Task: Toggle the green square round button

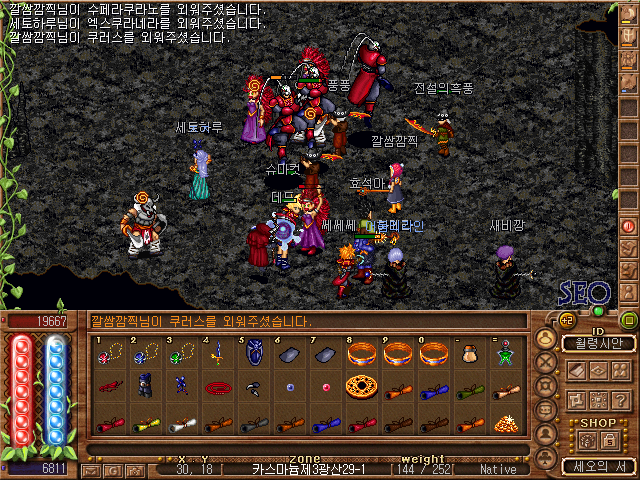Action: [x=629, y=320]
